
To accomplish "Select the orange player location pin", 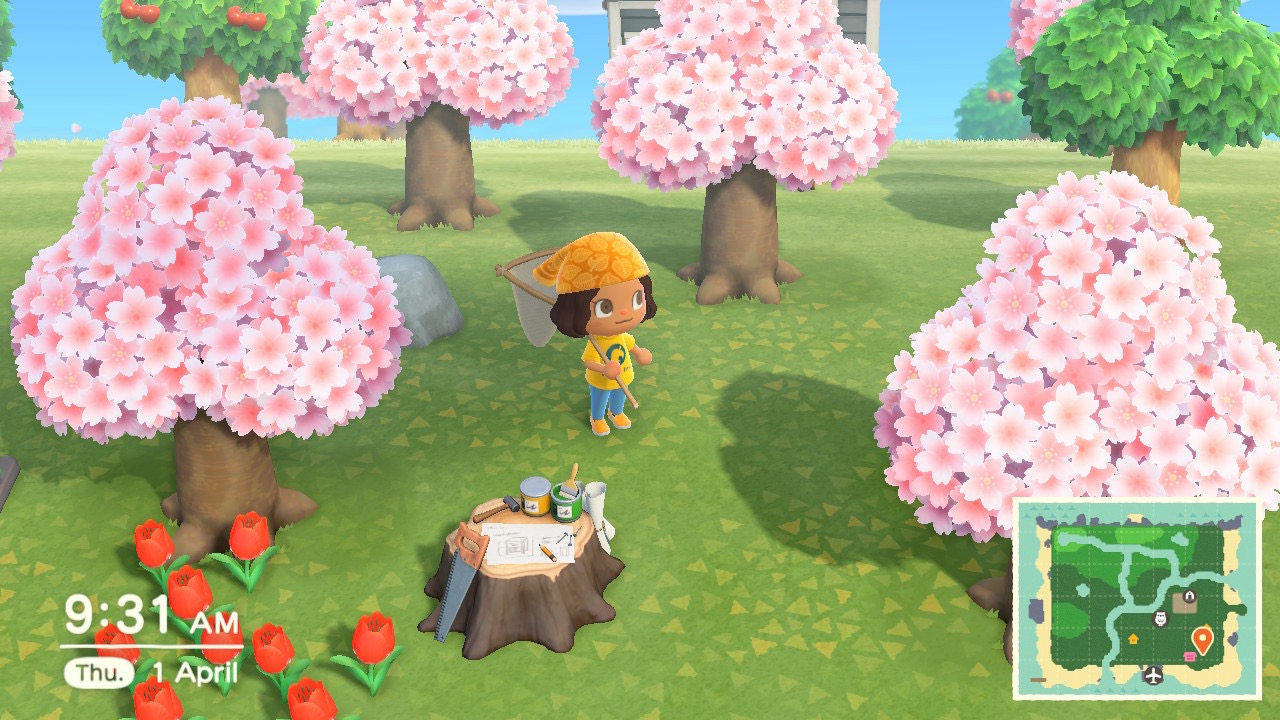I will pos(1203,639).
